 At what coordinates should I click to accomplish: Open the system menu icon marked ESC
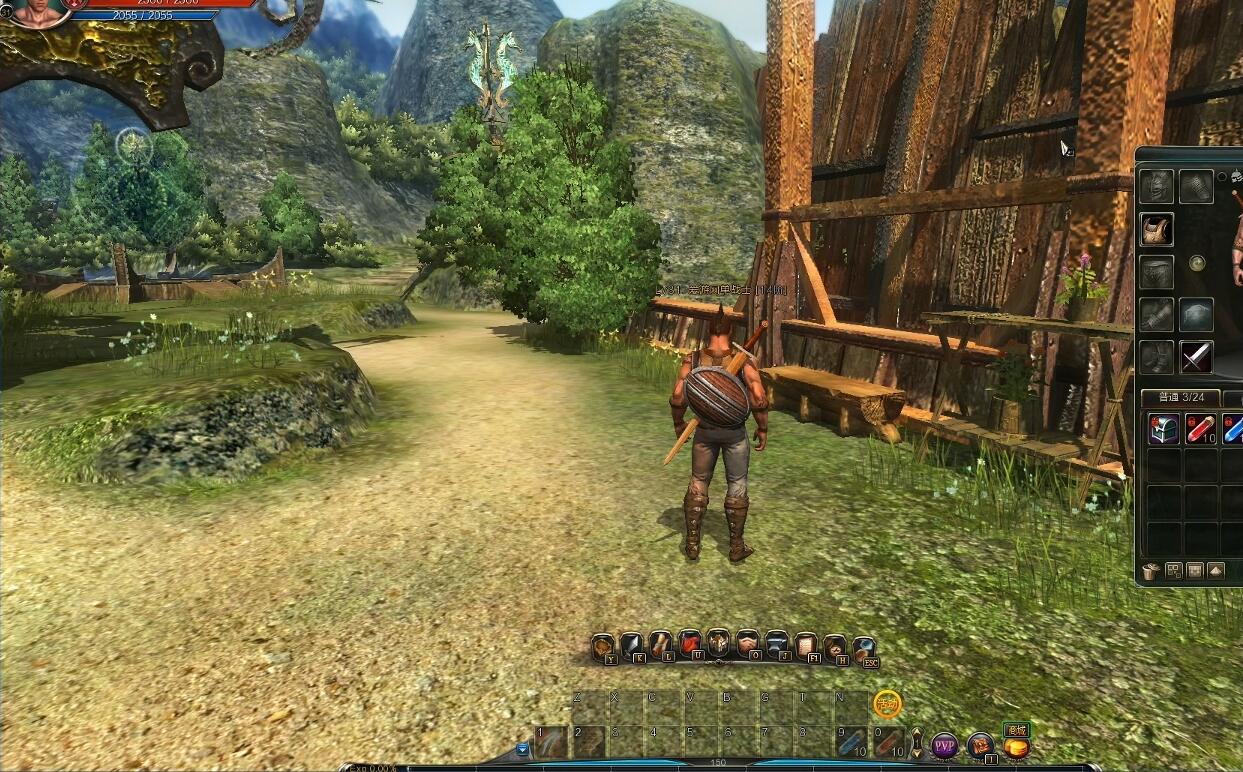point(864,647)
